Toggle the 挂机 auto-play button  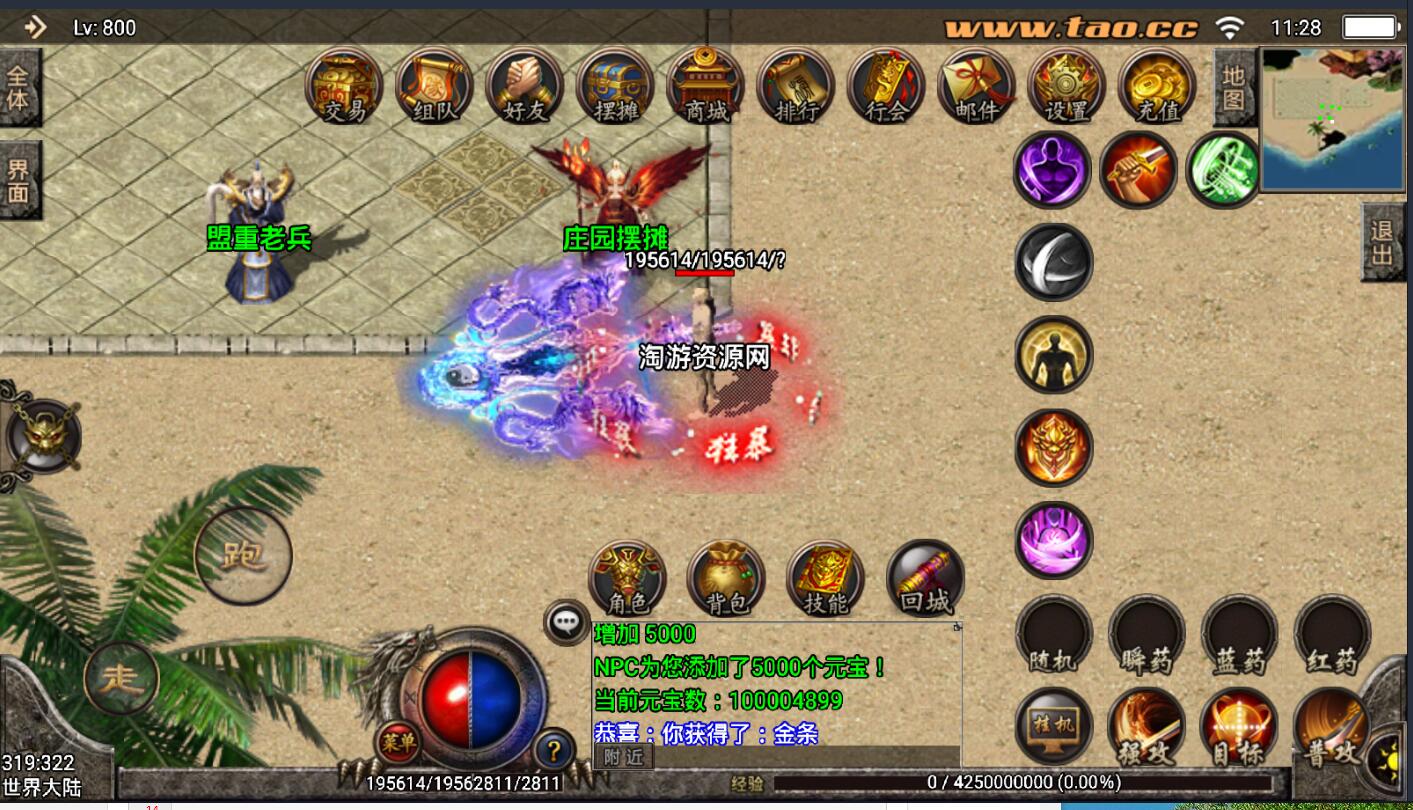click(1054, 727)
